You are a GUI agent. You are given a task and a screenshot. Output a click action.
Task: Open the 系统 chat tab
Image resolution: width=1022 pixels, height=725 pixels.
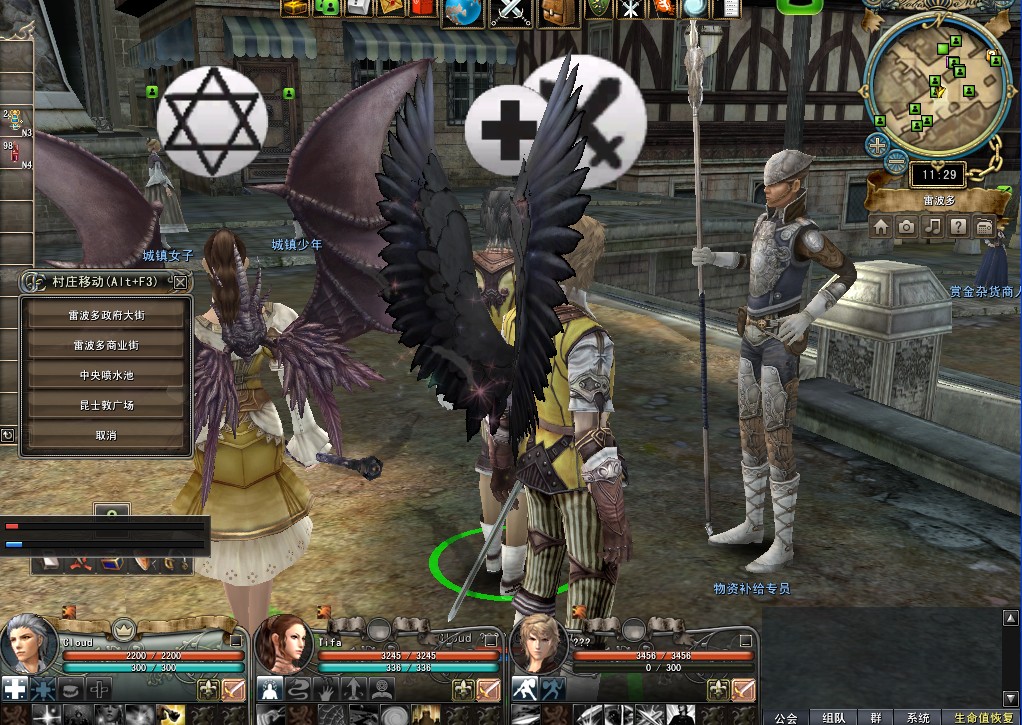click(917, 717)
